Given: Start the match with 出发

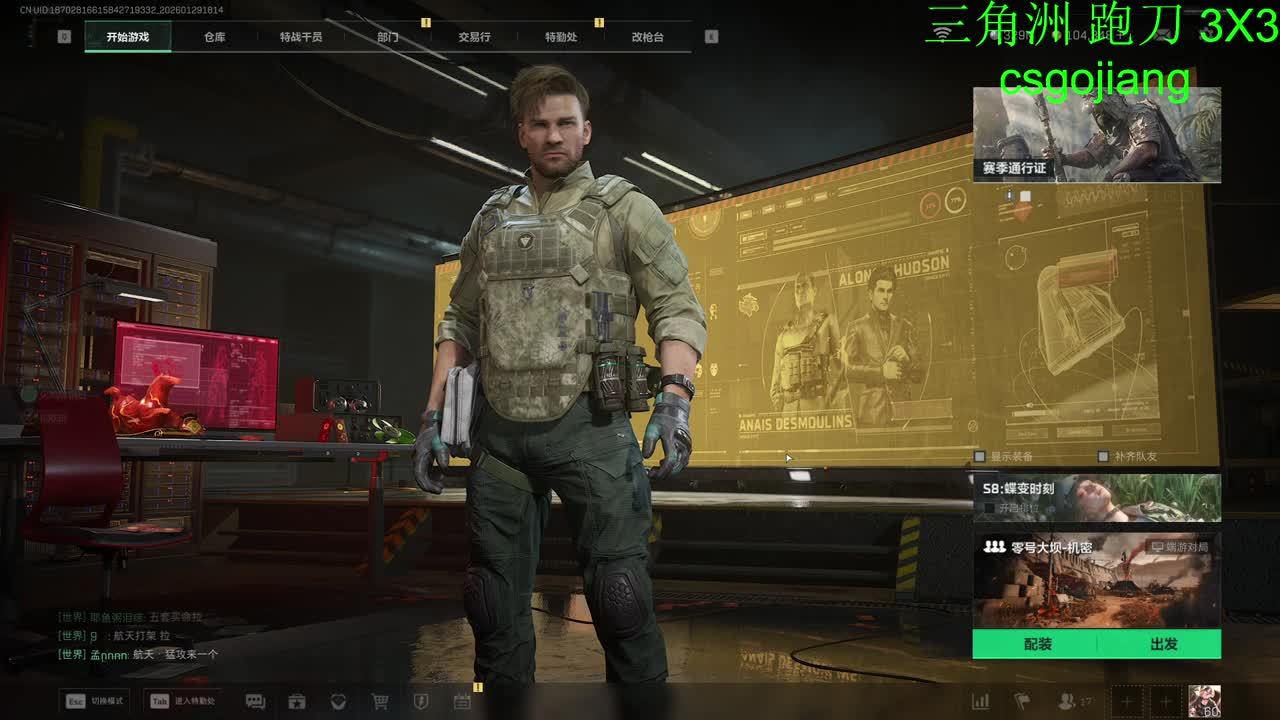Looking at the screenshot, I should point(1163,645).
